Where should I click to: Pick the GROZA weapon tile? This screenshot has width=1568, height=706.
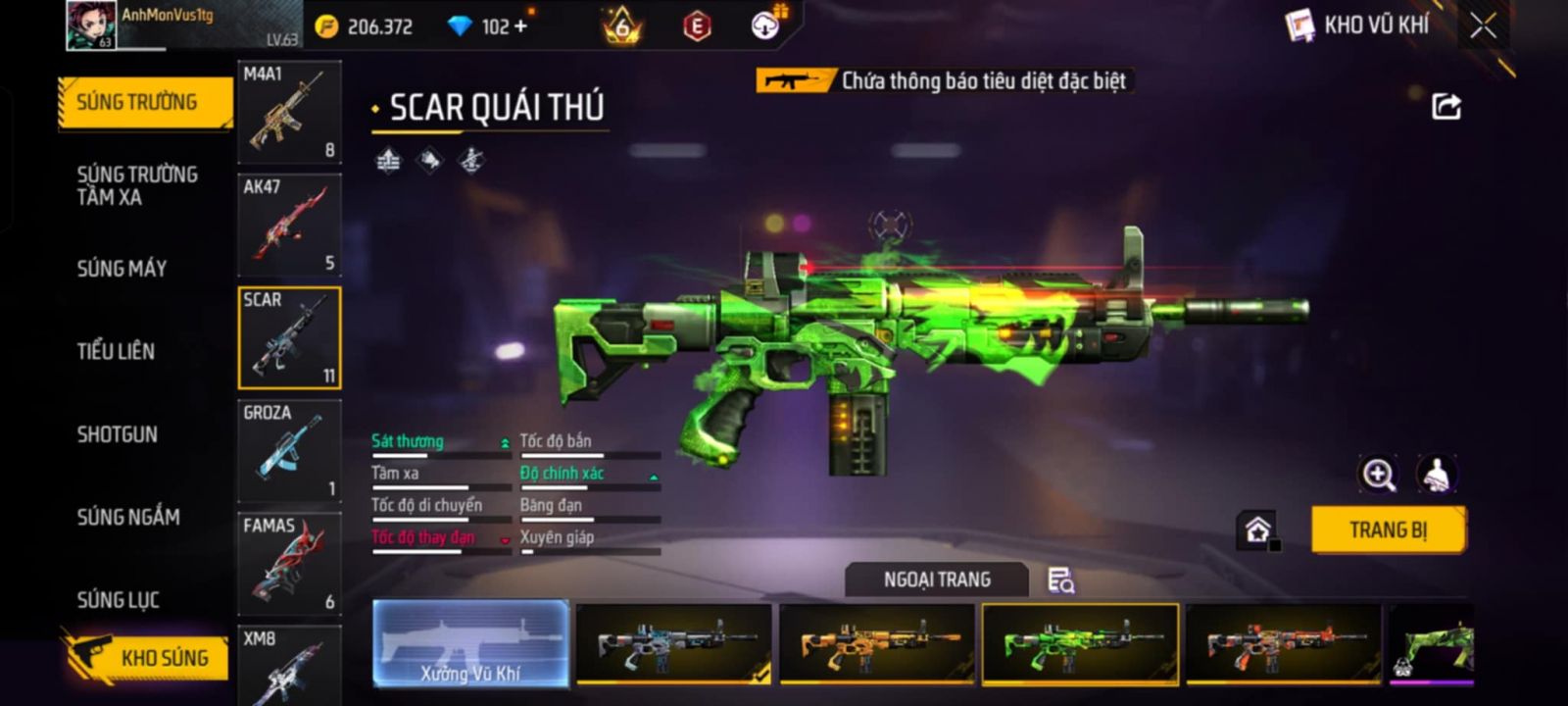click(289, 451)
